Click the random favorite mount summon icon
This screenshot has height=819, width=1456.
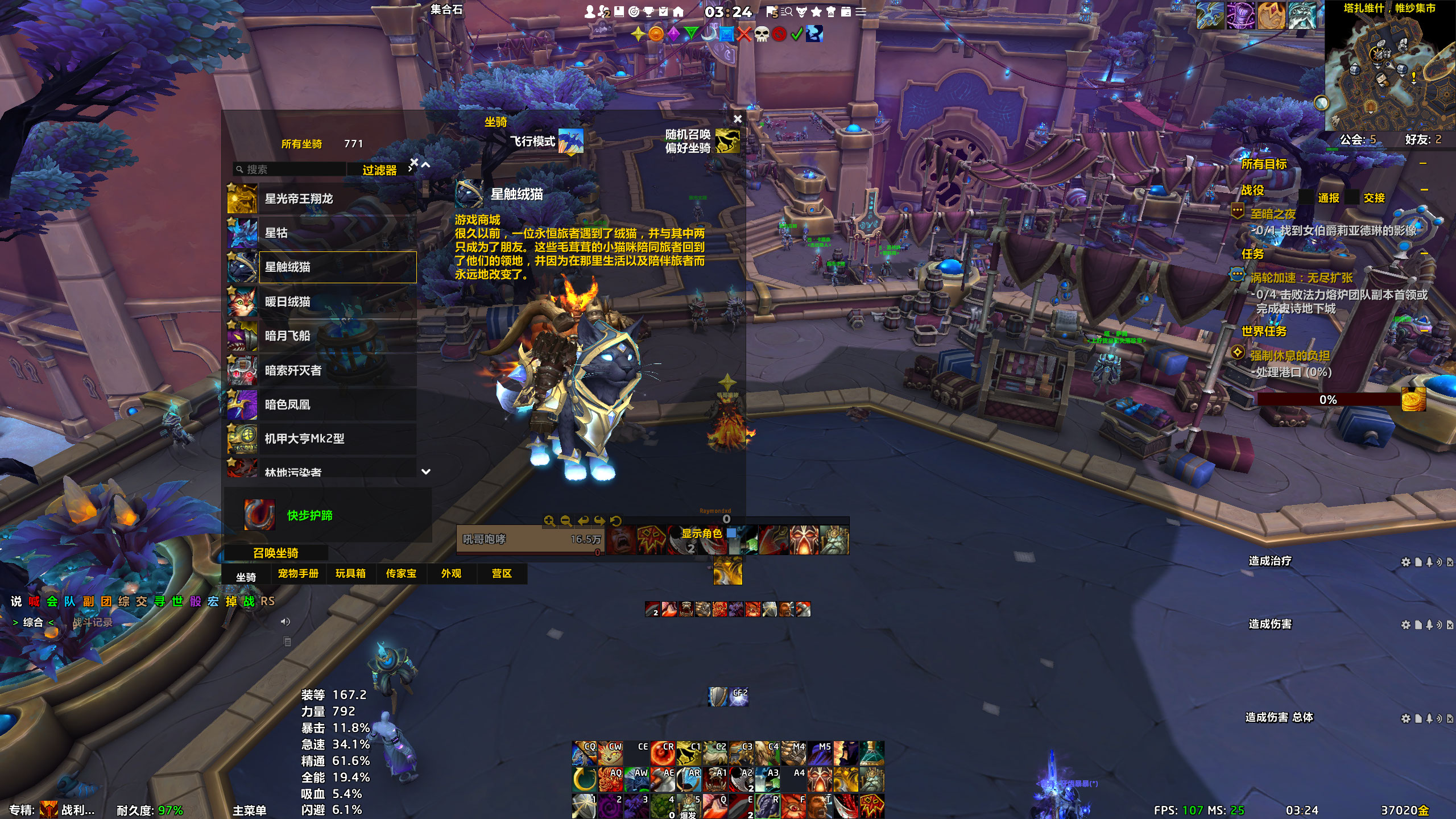pyautogui.click(x=727, y=141)
